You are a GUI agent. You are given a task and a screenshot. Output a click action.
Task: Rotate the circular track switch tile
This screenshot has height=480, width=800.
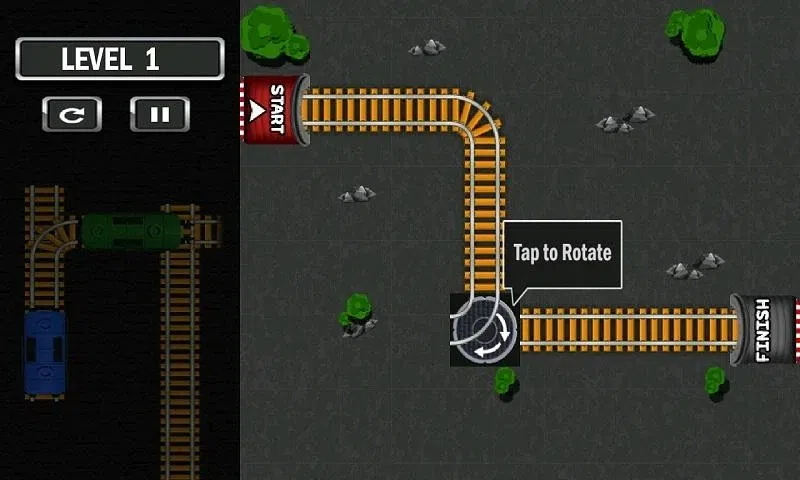[484, 329]
